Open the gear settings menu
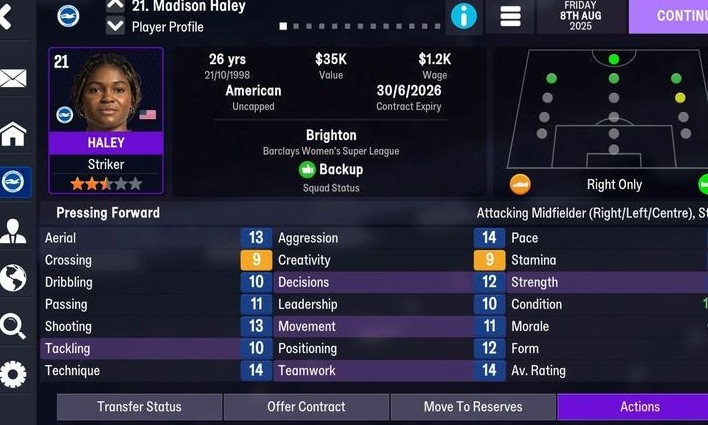Screen dimensions: 708x425 point(13,375)
